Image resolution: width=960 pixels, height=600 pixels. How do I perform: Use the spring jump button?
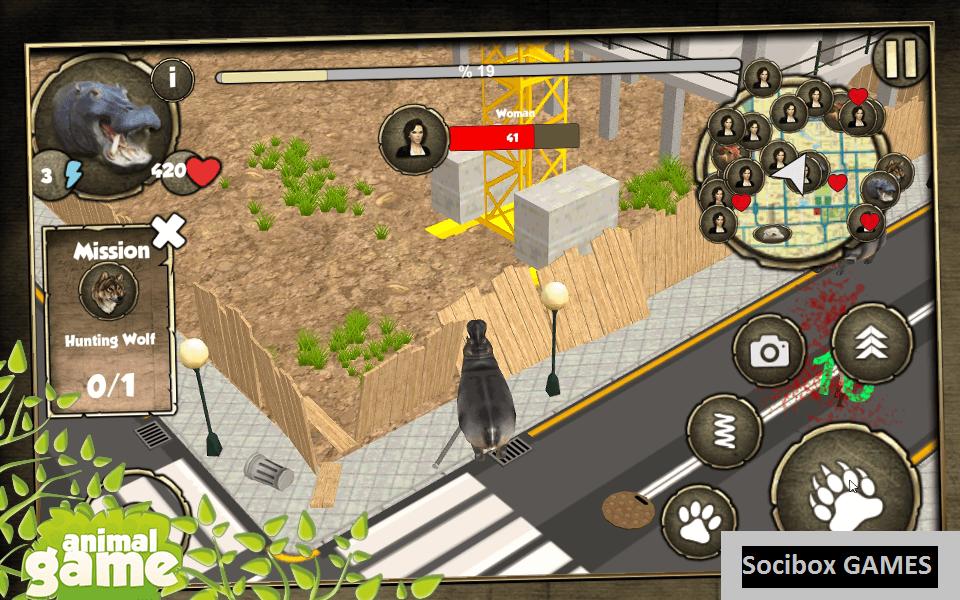point(725,430)
